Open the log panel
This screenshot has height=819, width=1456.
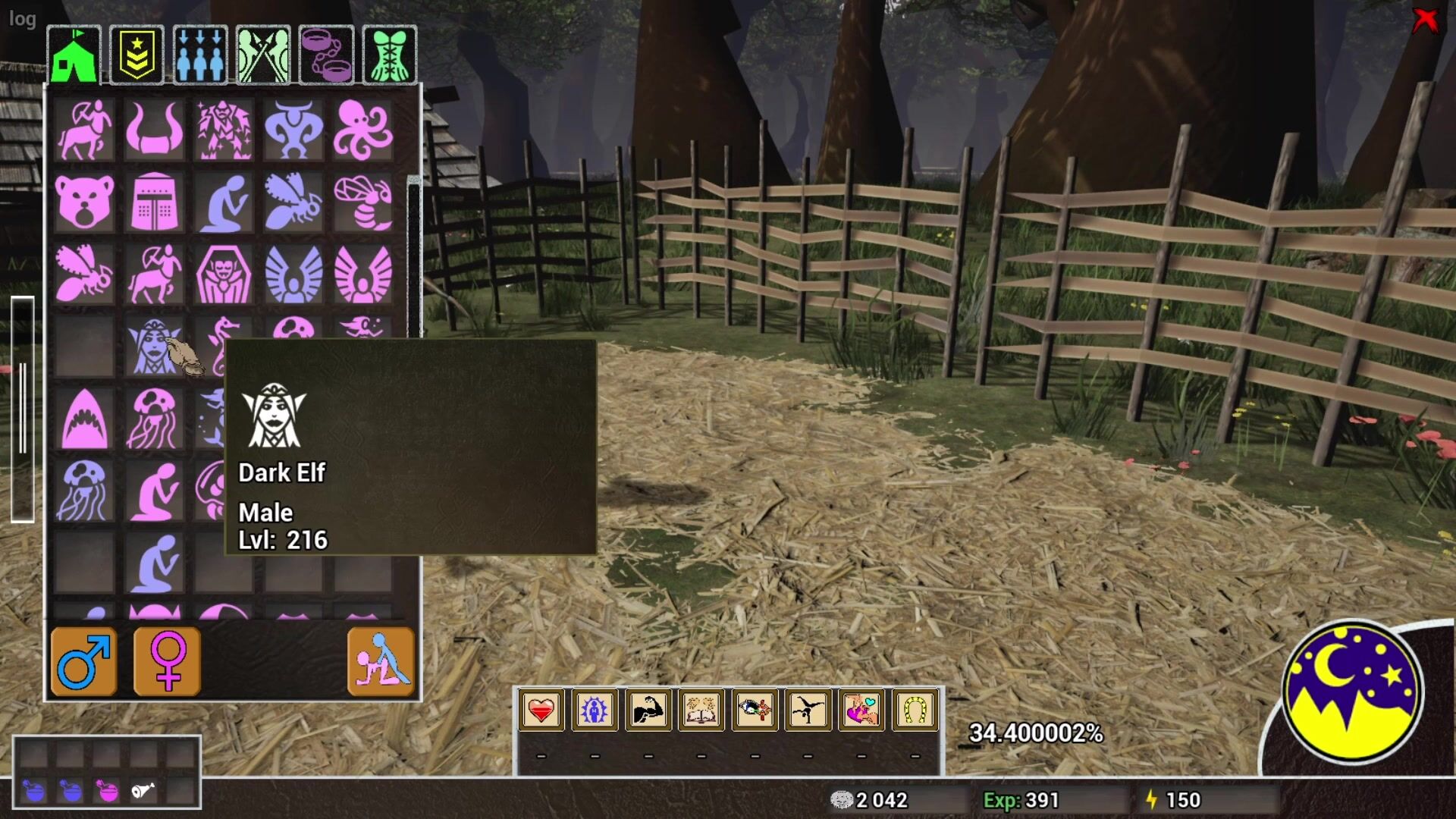22,19
